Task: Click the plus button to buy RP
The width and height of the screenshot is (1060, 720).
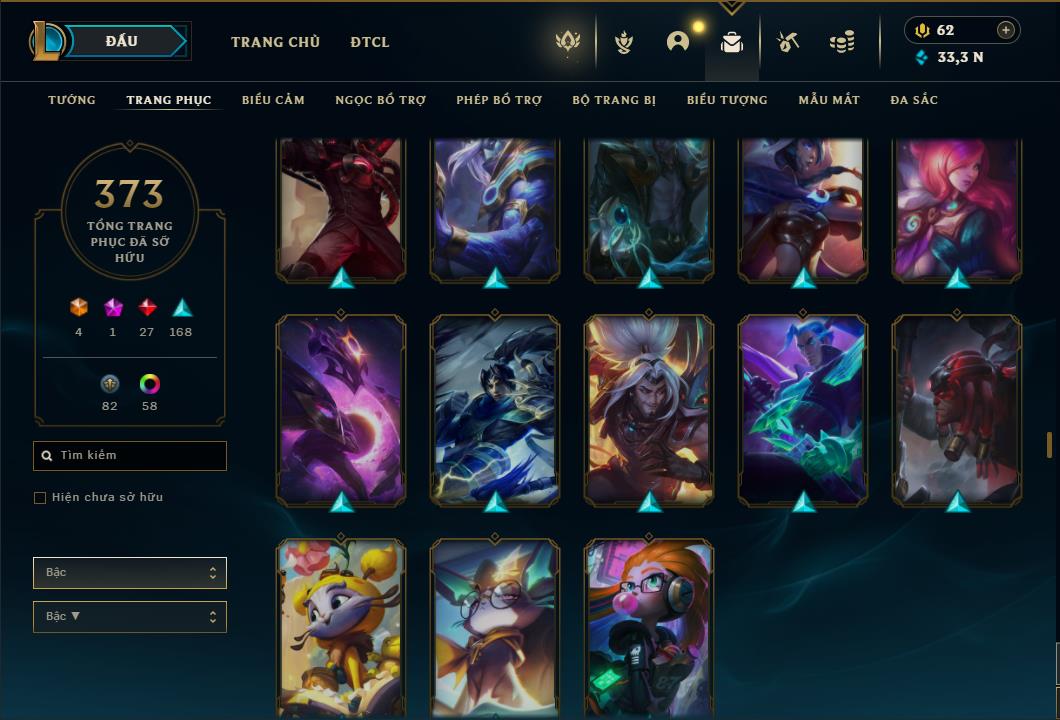Action: point(1006,30)
